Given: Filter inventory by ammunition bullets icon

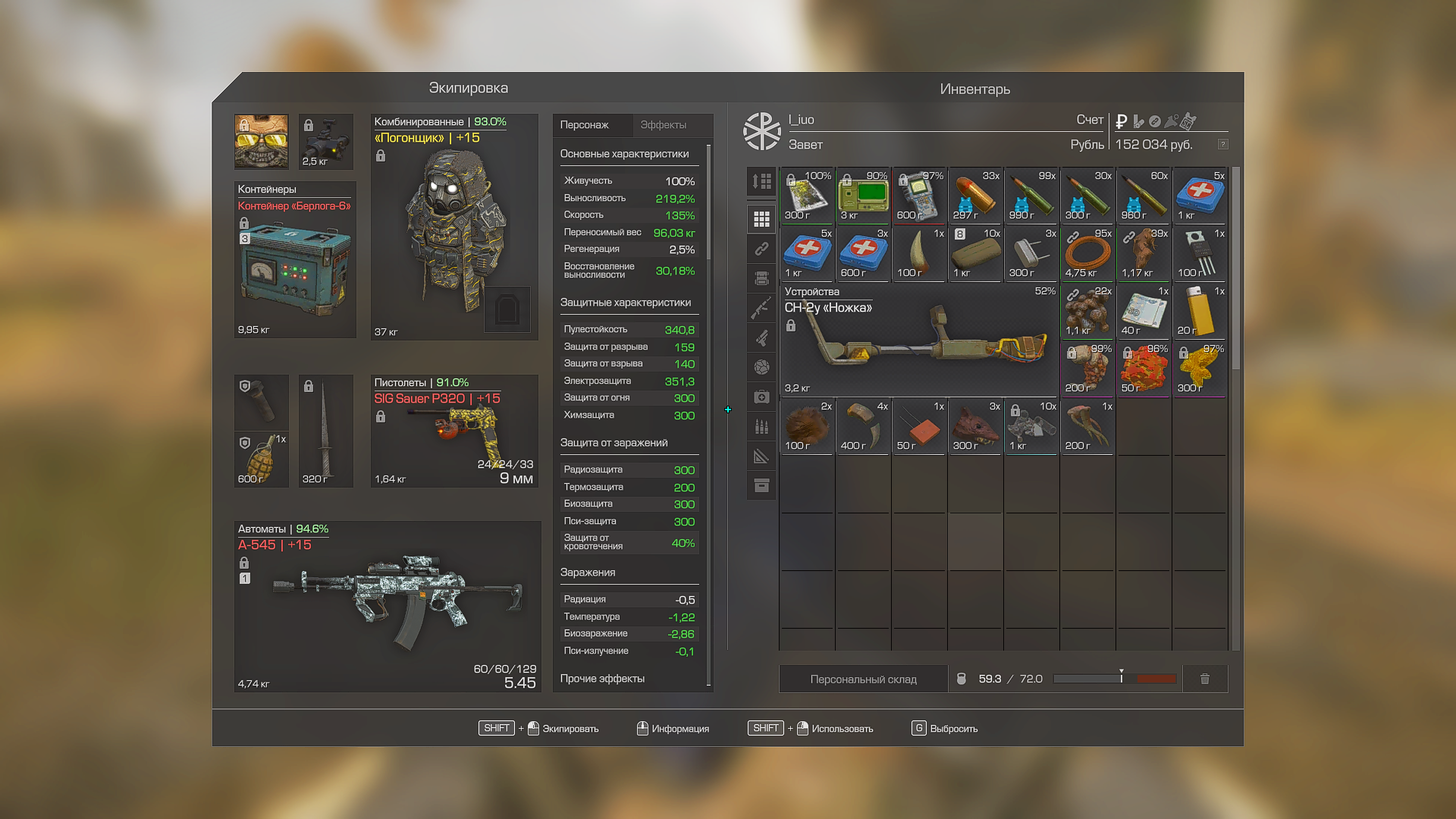Looking at the screenshot, I should coord(761,427).
